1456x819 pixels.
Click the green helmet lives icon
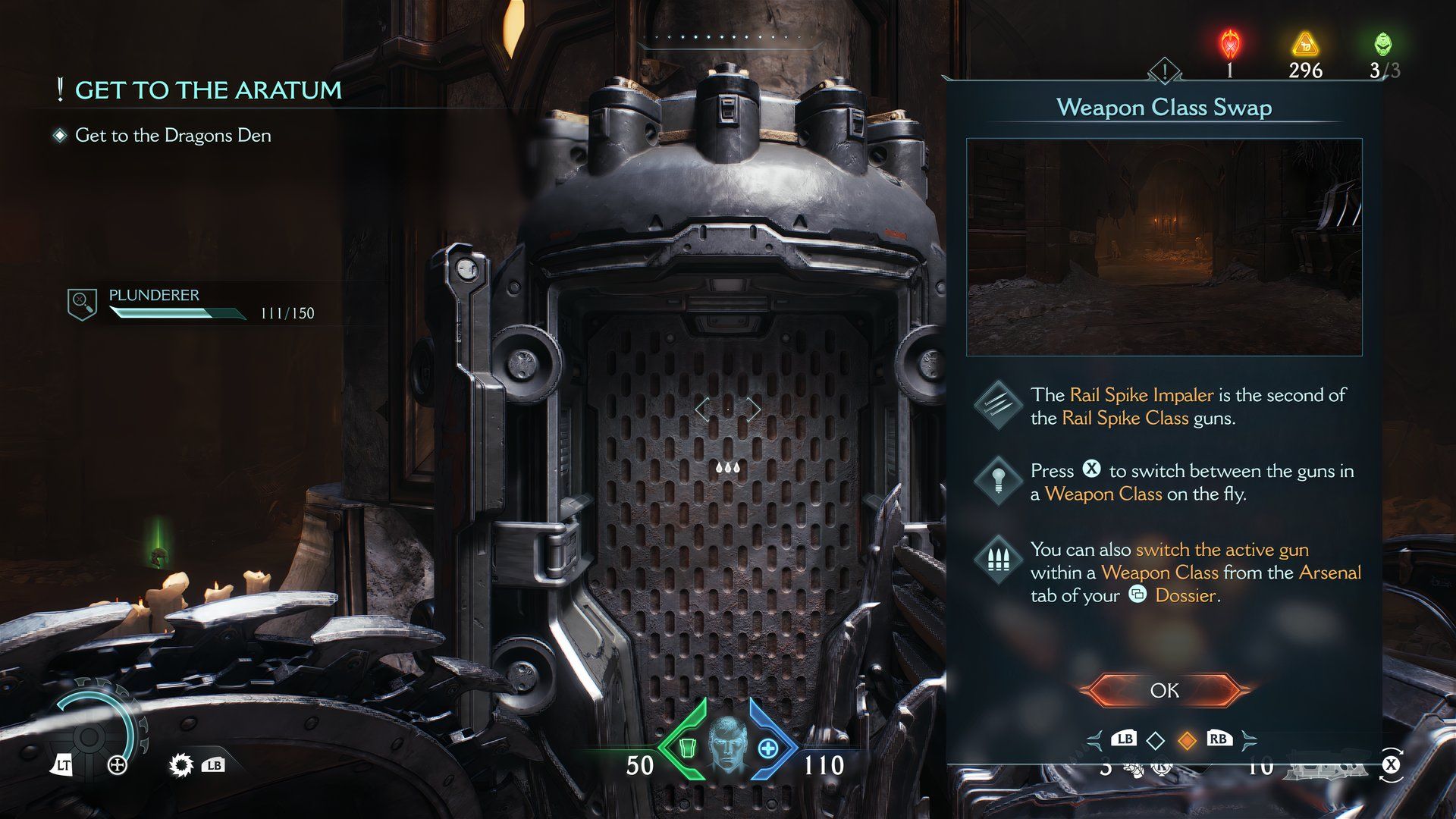1382,44
